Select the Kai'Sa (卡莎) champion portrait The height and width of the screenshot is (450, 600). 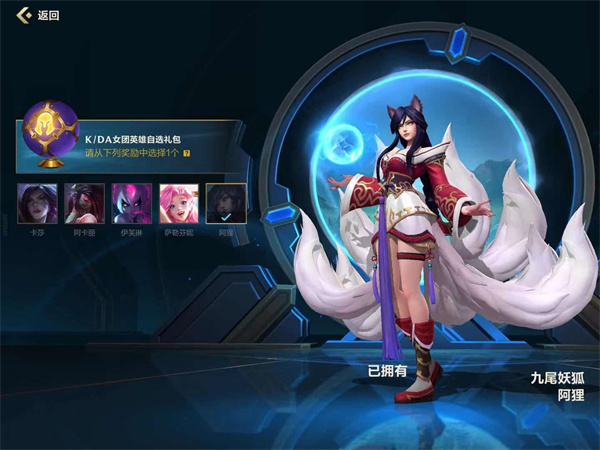click(x=37, y=203)
